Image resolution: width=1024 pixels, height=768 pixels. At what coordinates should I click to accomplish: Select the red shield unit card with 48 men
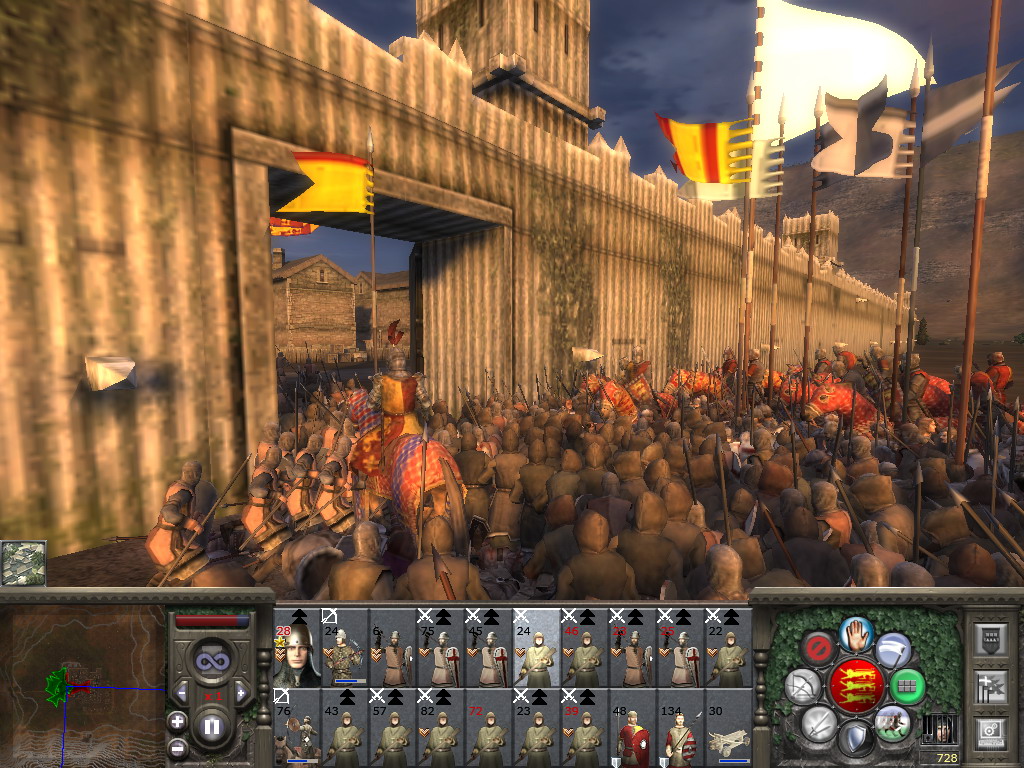pos(633,727)
